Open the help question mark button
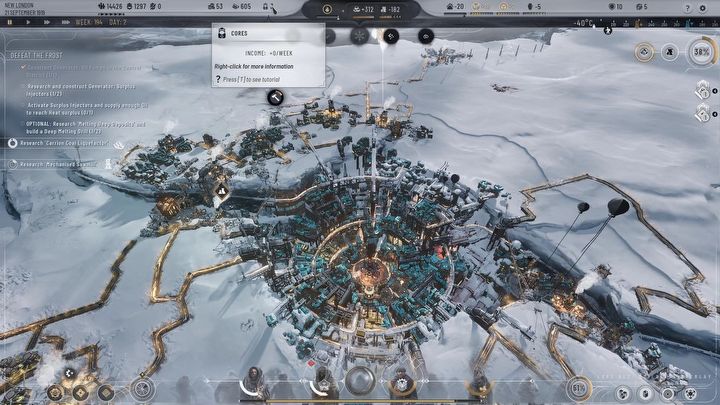The width and height of the screenshot is (720, 405). click(688, 7)
